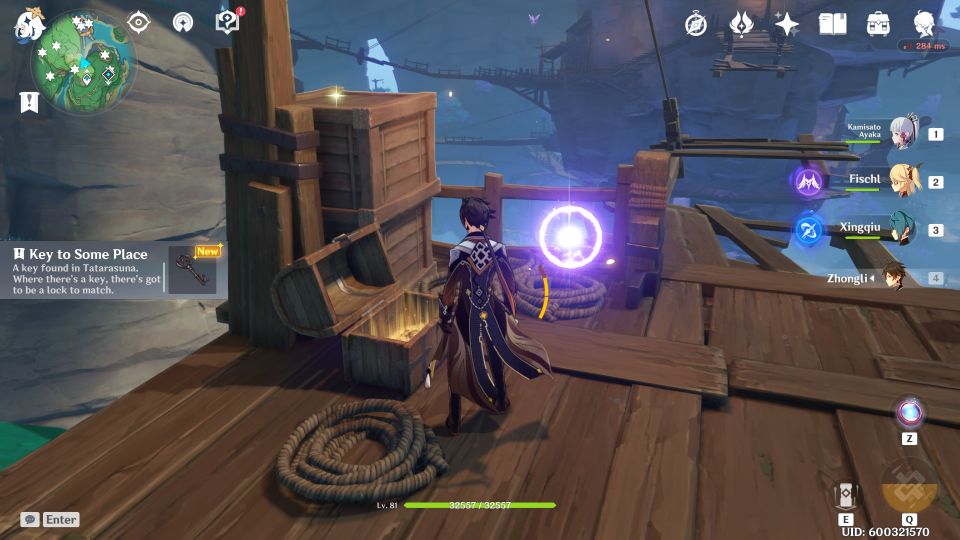Switch to Fischl in the party list
The image size is (960, 540).
click(903, 182)
